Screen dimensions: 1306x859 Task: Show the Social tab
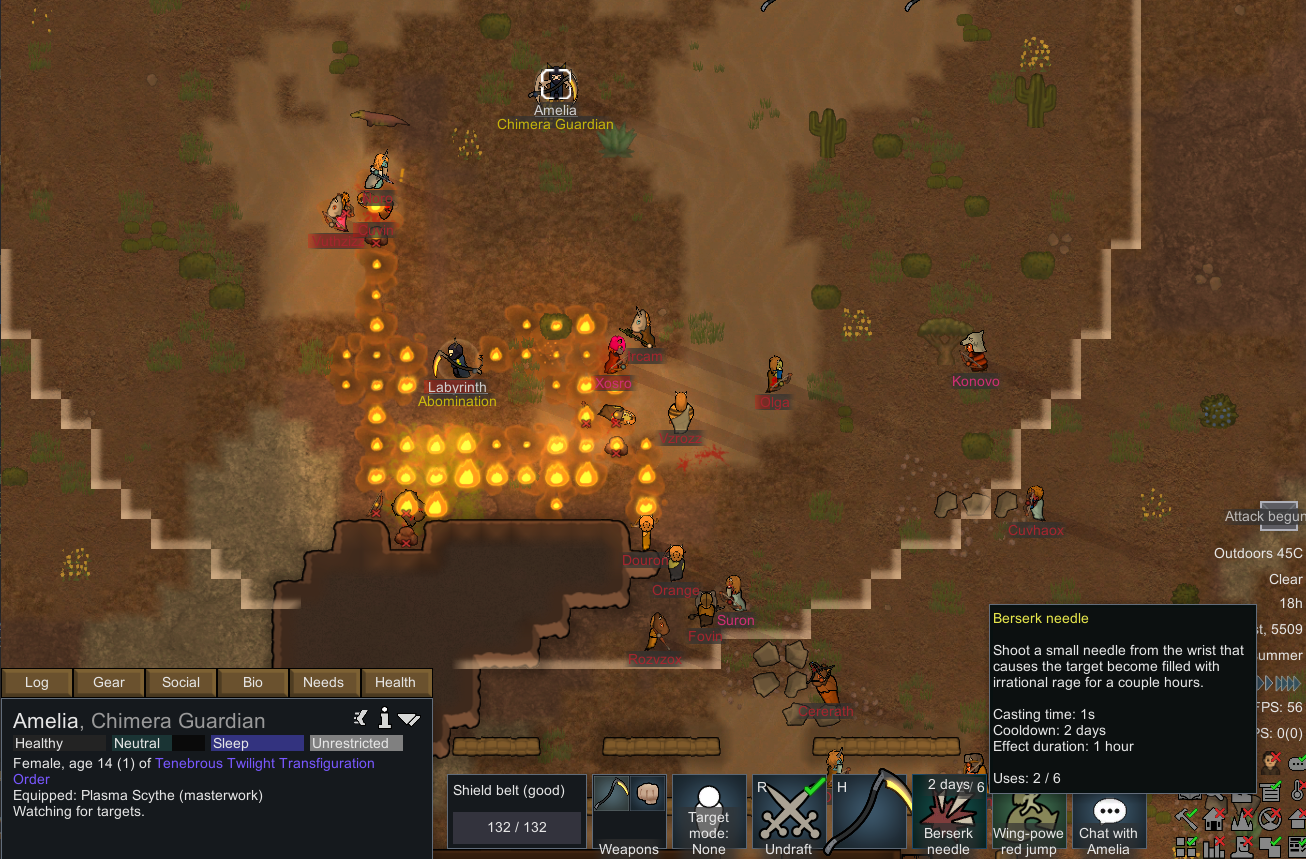[x=181, y=682]
